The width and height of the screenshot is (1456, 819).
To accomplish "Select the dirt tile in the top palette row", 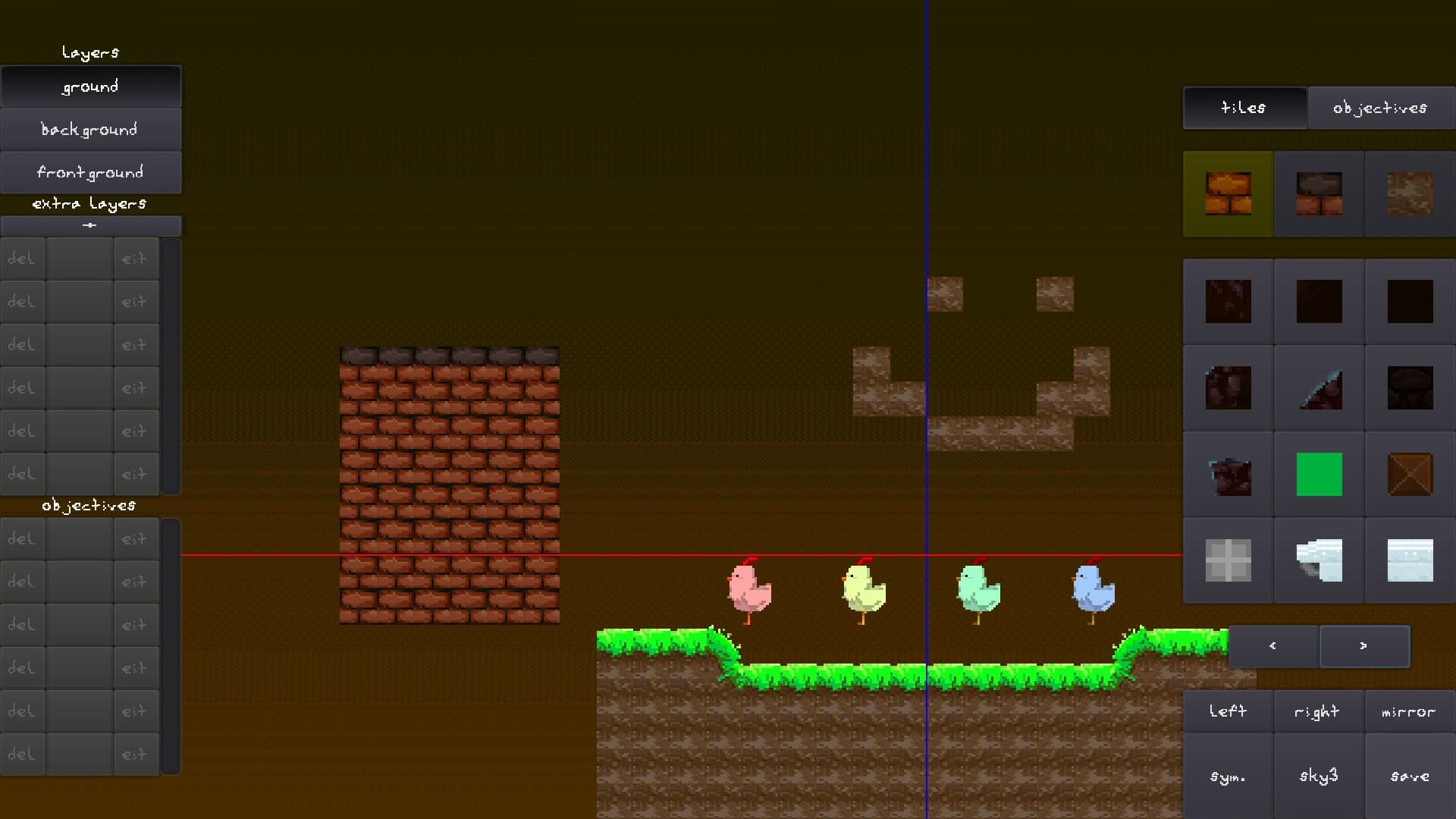I will [1409, 193].
